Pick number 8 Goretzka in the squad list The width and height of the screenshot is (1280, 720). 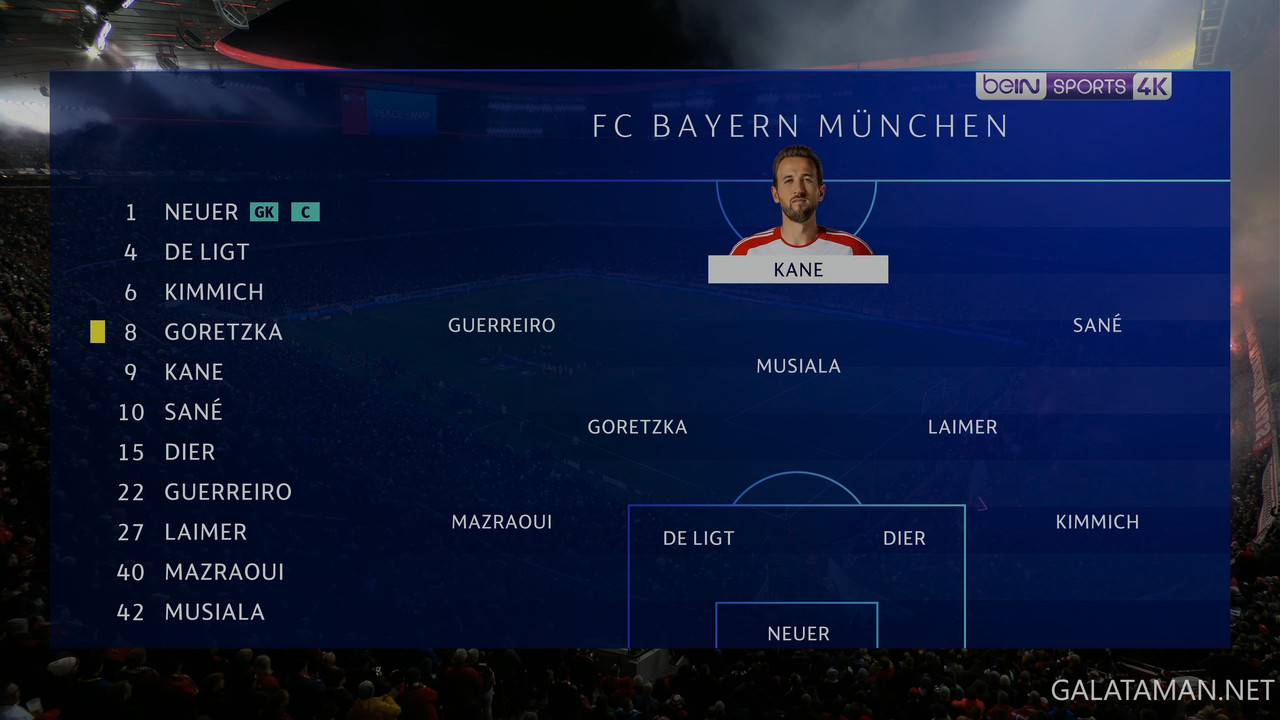(223, 332)
